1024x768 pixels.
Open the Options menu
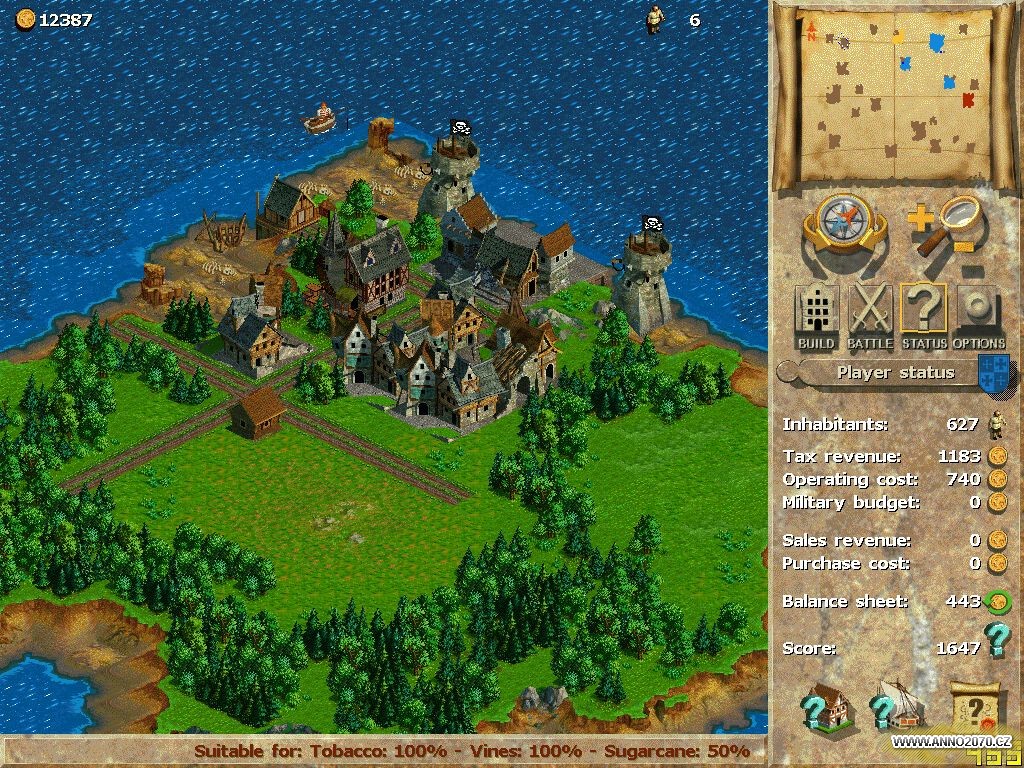click(x=978, y=314)
